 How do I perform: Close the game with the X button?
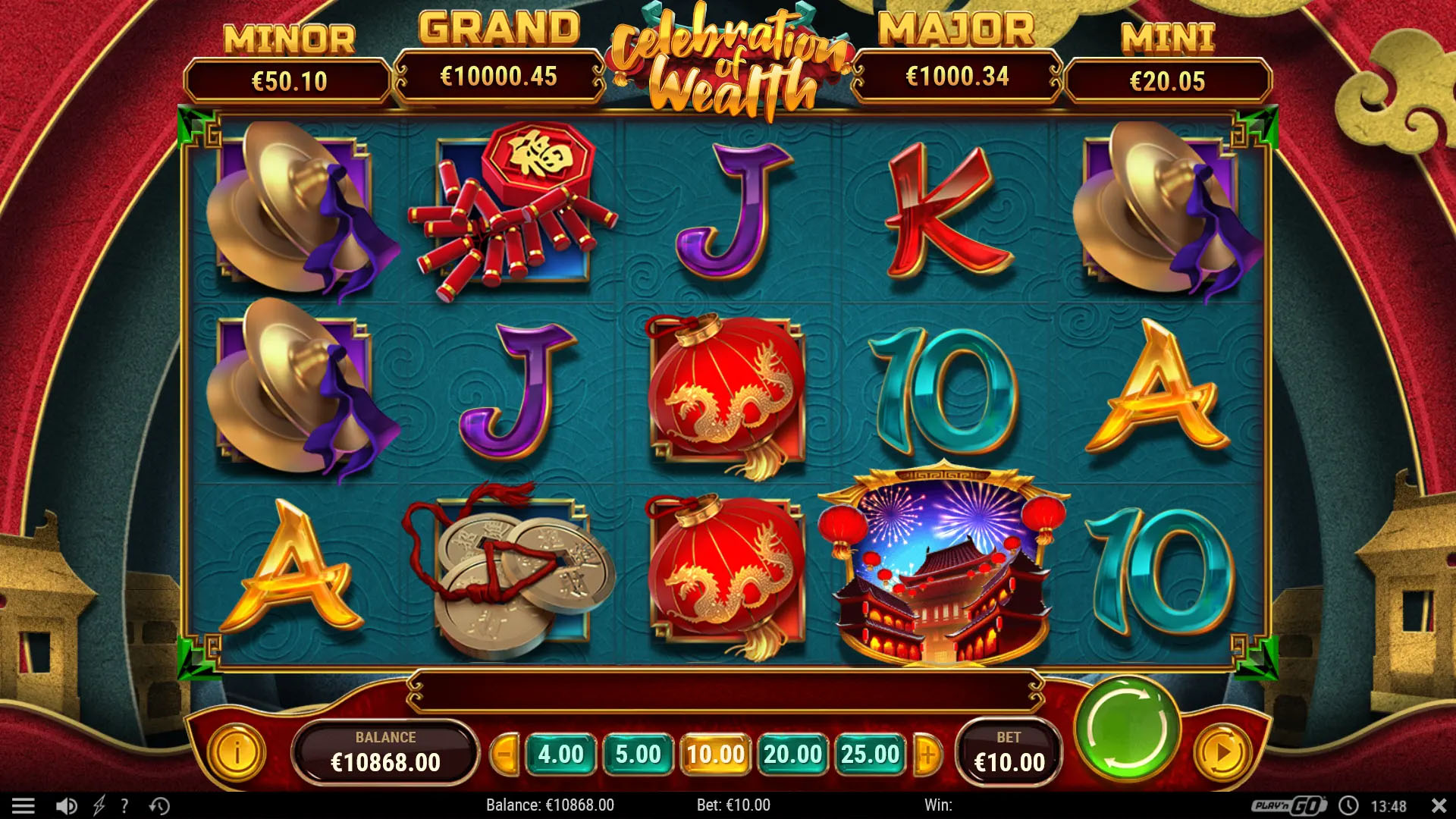[1438, 805]
